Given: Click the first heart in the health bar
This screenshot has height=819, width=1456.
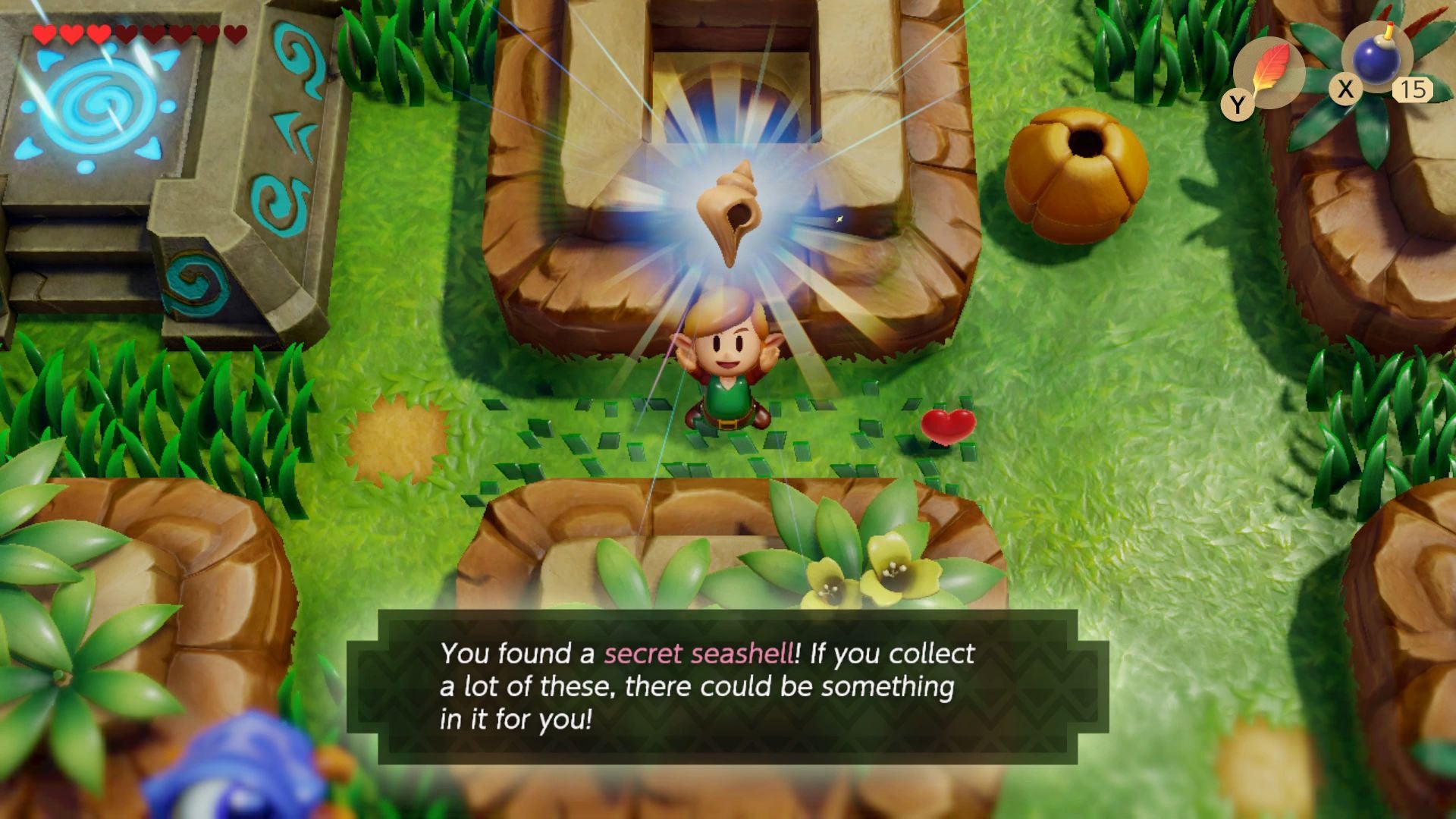Looking at the screenshot, I should coord(42,34).
